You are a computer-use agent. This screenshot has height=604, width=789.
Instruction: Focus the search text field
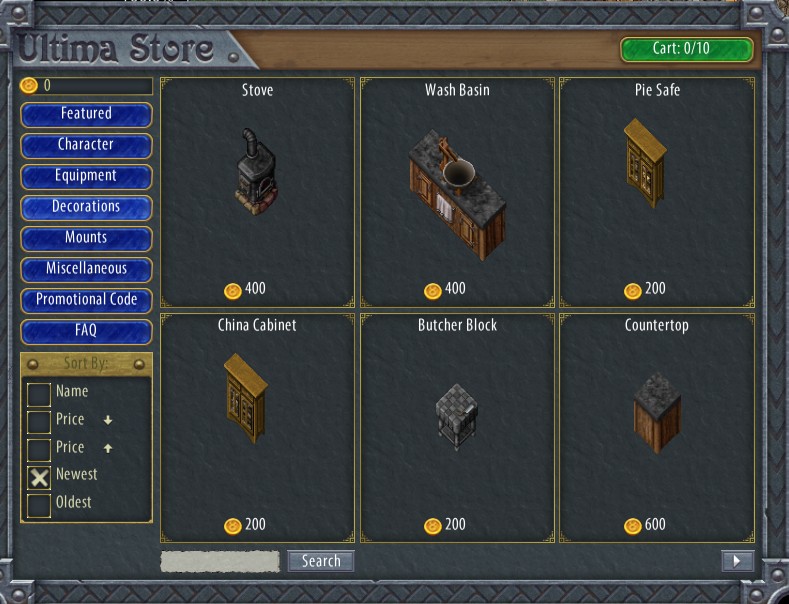220,561
